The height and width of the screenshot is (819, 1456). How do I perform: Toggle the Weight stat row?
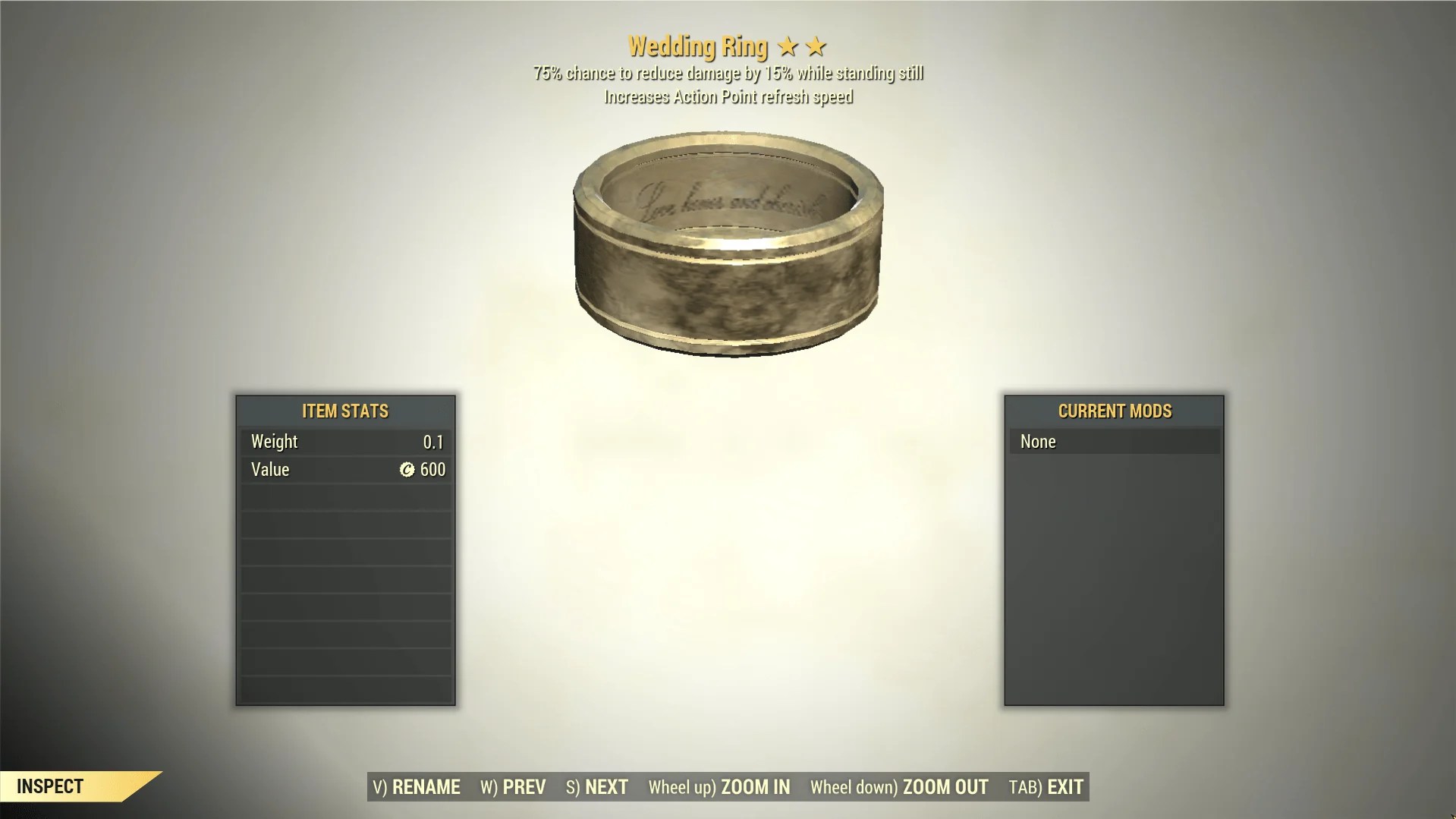(x=345, y=441)
